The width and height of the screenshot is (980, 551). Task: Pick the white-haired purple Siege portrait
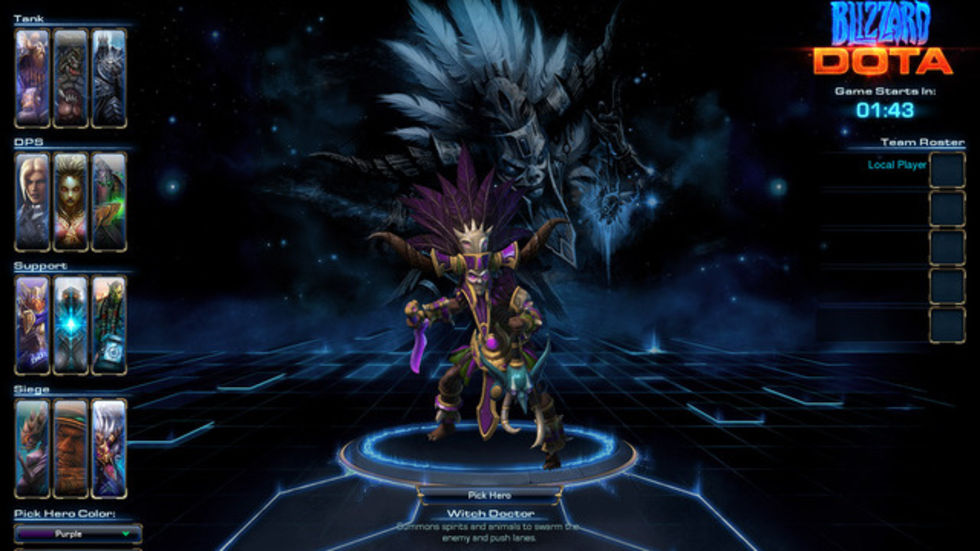(x=109, y=448)
